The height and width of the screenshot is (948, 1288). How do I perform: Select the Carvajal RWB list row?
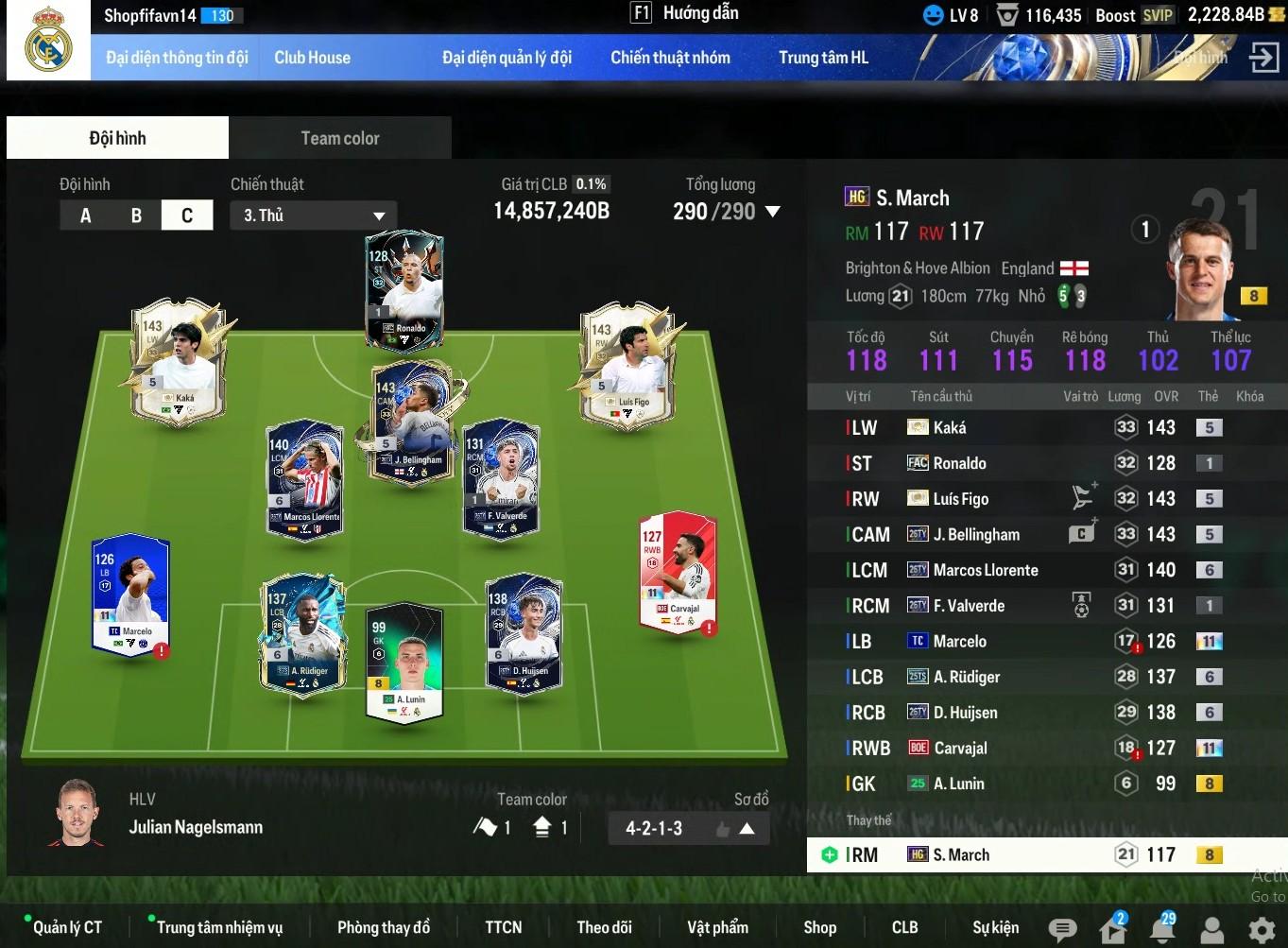coord(960,749)
